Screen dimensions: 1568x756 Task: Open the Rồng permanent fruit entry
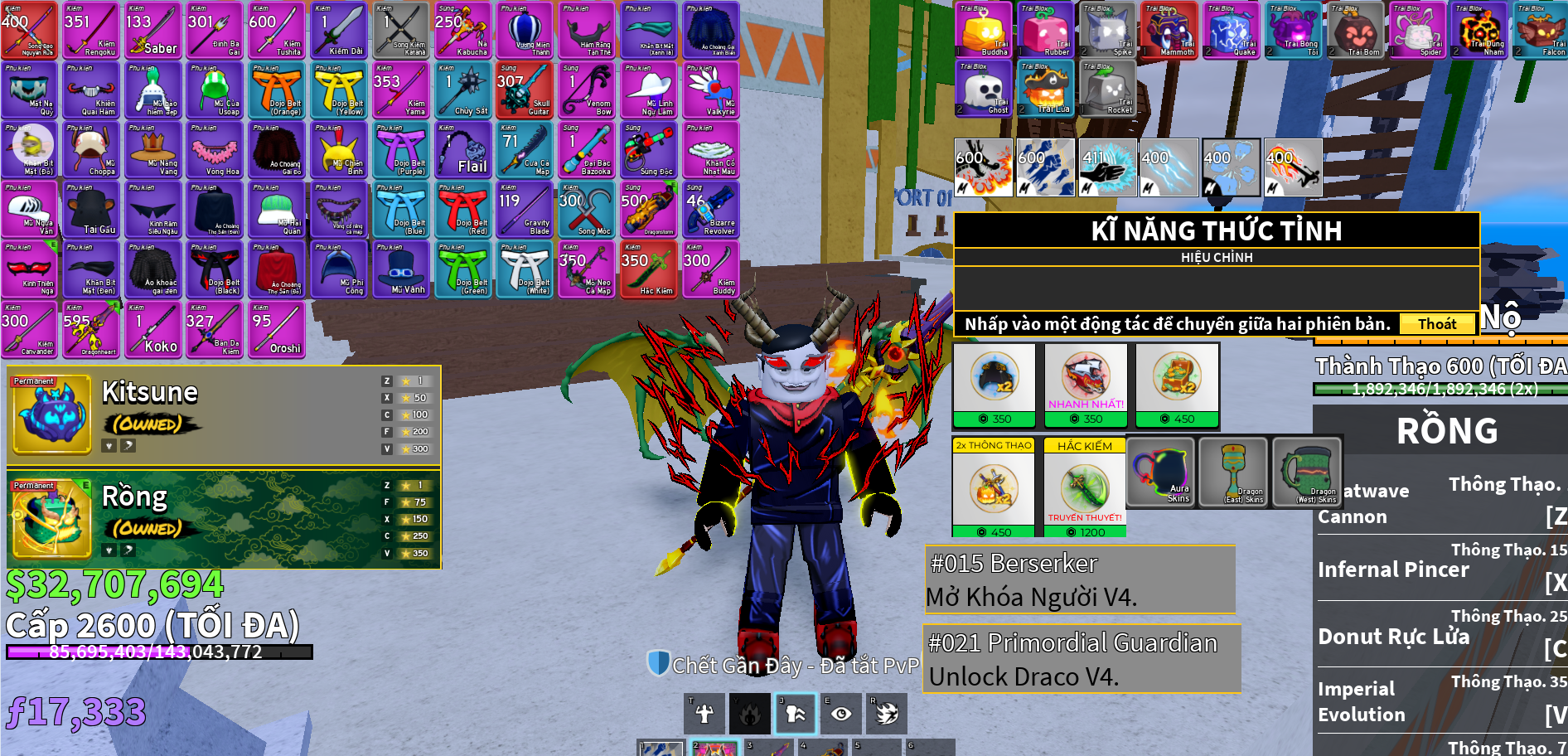click(x=224, y=519)
